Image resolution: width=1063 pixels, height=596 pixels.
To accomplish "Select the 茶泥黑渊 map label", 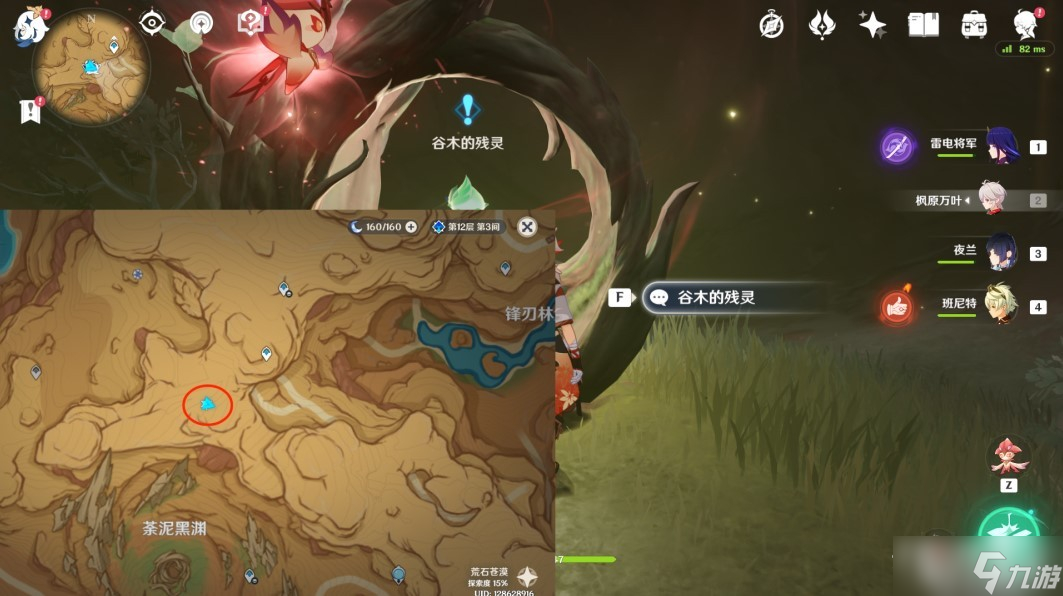I will (x=174, y=528).
